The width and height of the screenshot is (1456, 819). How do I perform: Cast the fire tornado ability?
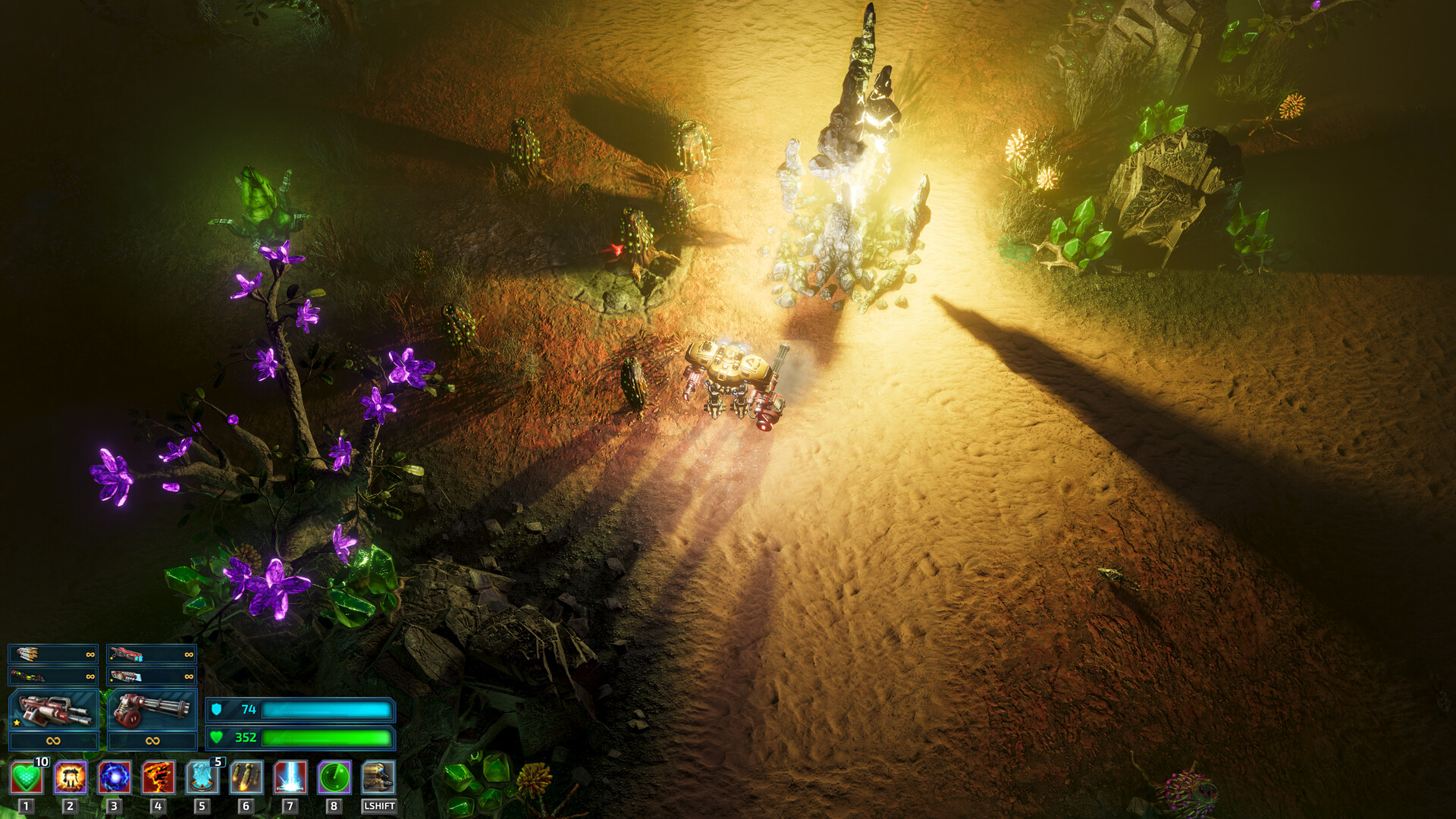coord(158,778)
